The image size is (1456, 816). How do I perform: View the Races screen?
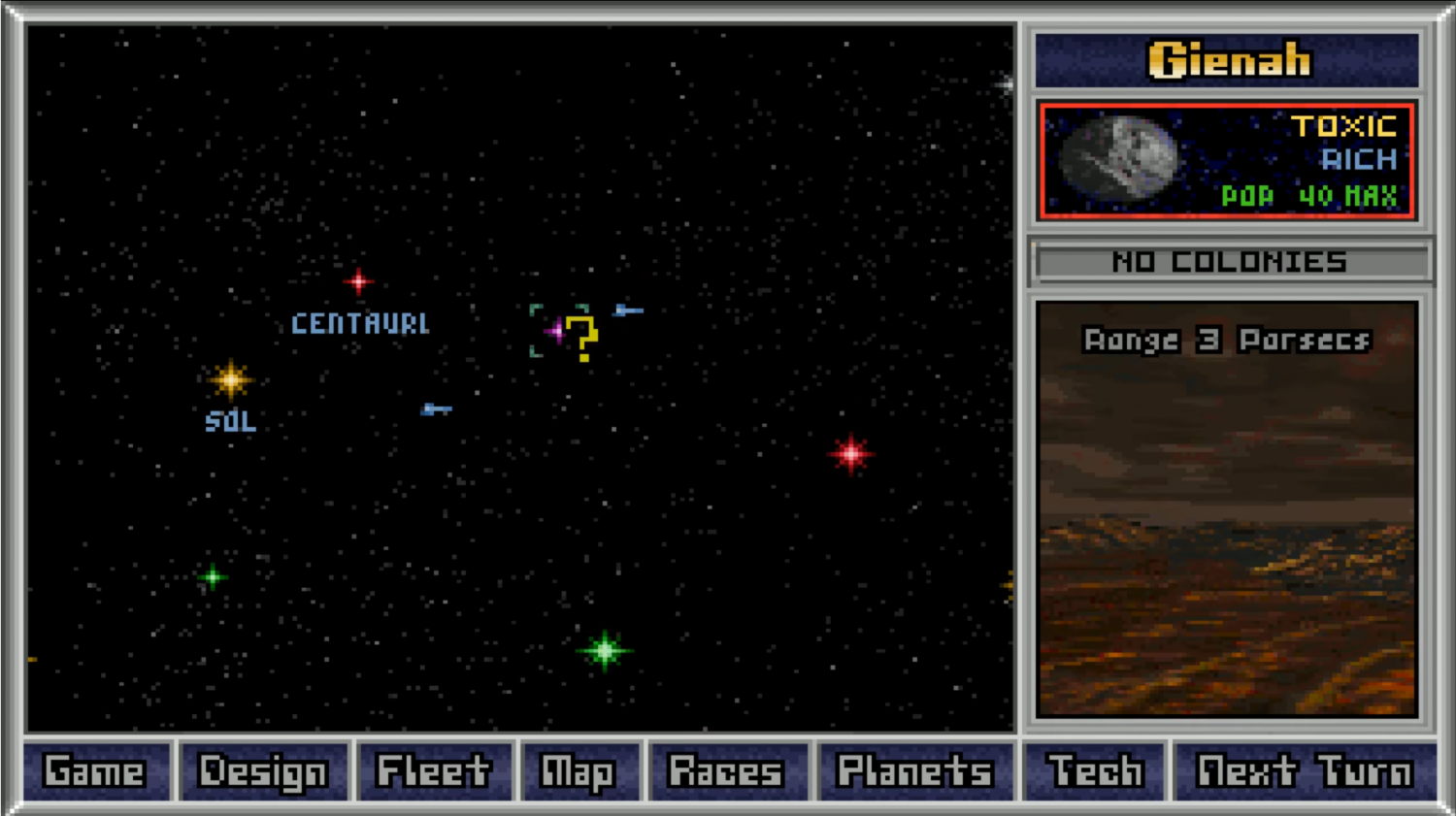(x=726, y=772)
